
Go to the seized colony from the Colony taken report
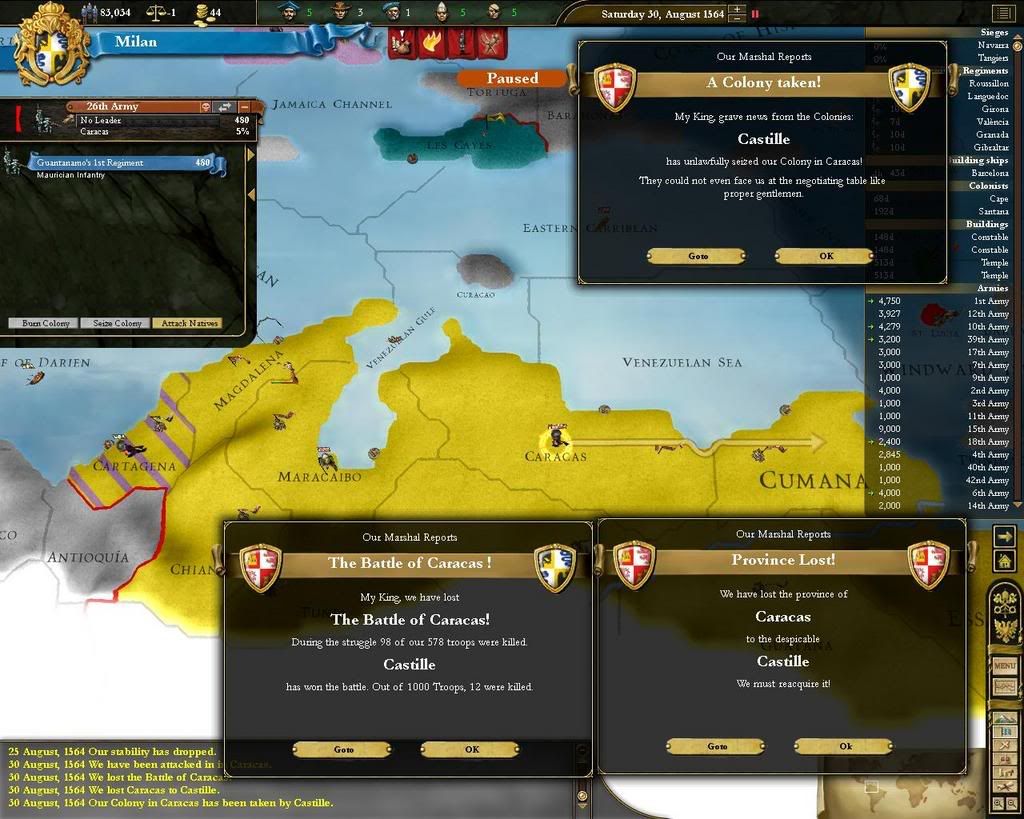[x=696, y=256]
